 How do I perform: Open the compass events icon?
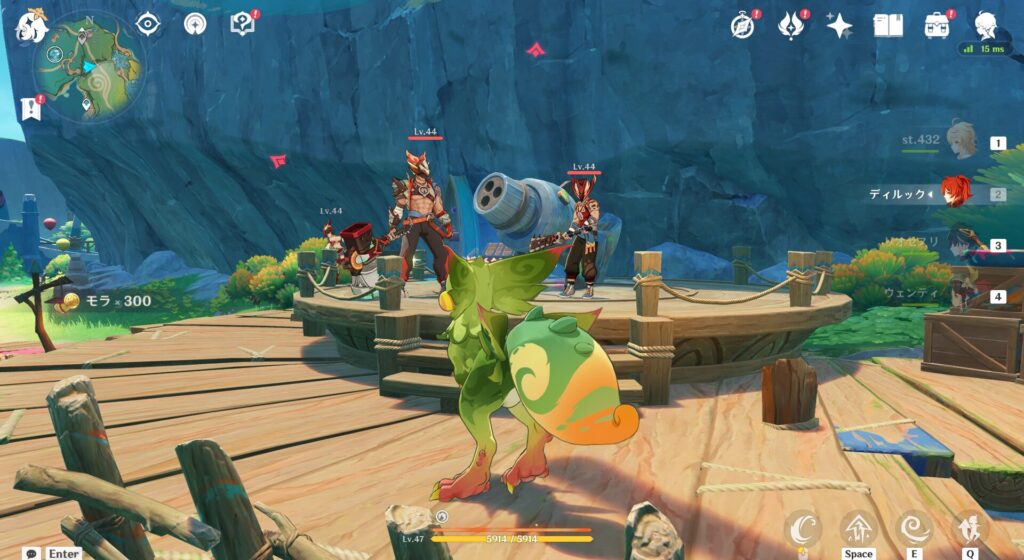pos(742,25)
